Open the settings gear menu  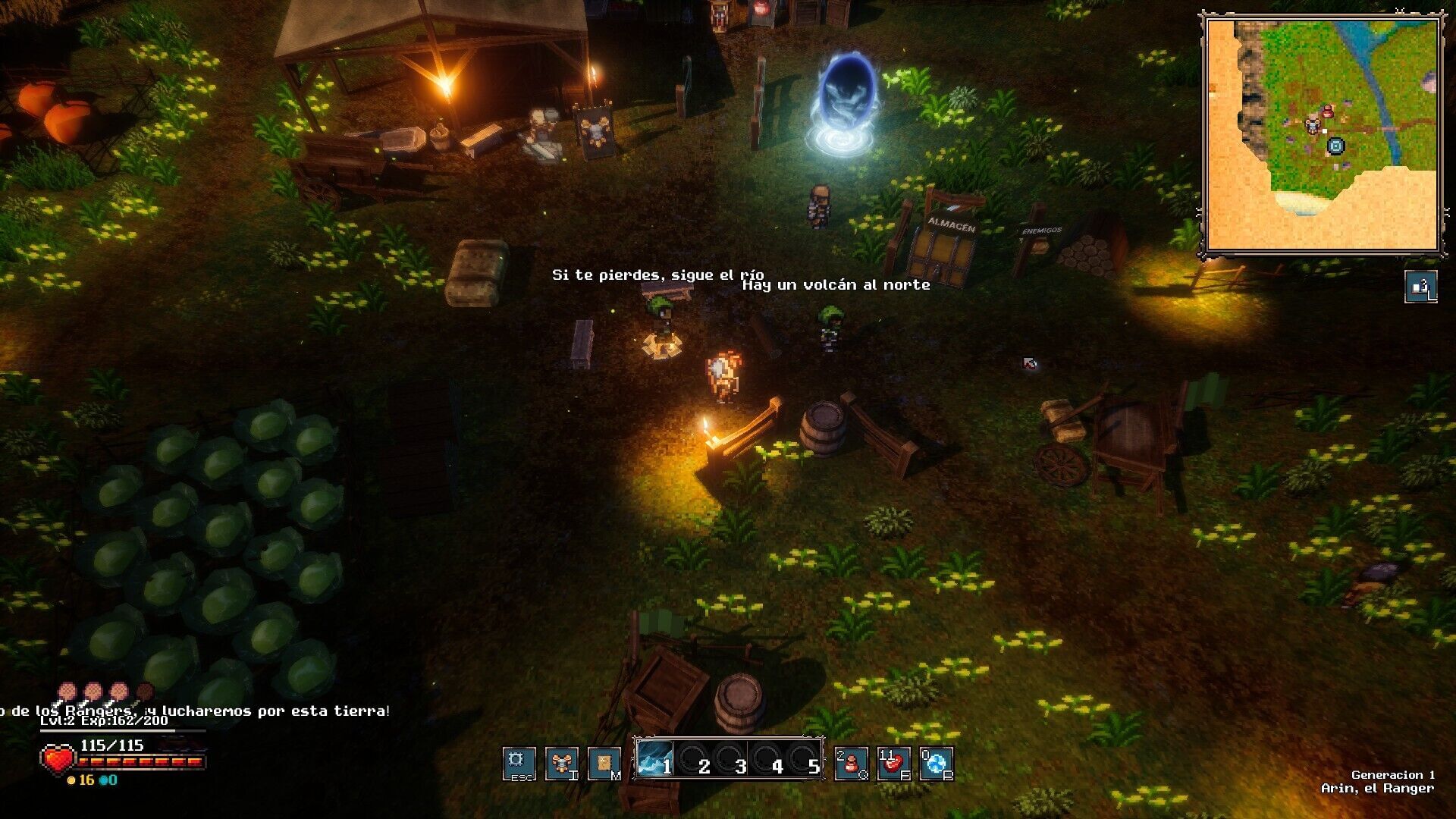(x=519, y=763)
